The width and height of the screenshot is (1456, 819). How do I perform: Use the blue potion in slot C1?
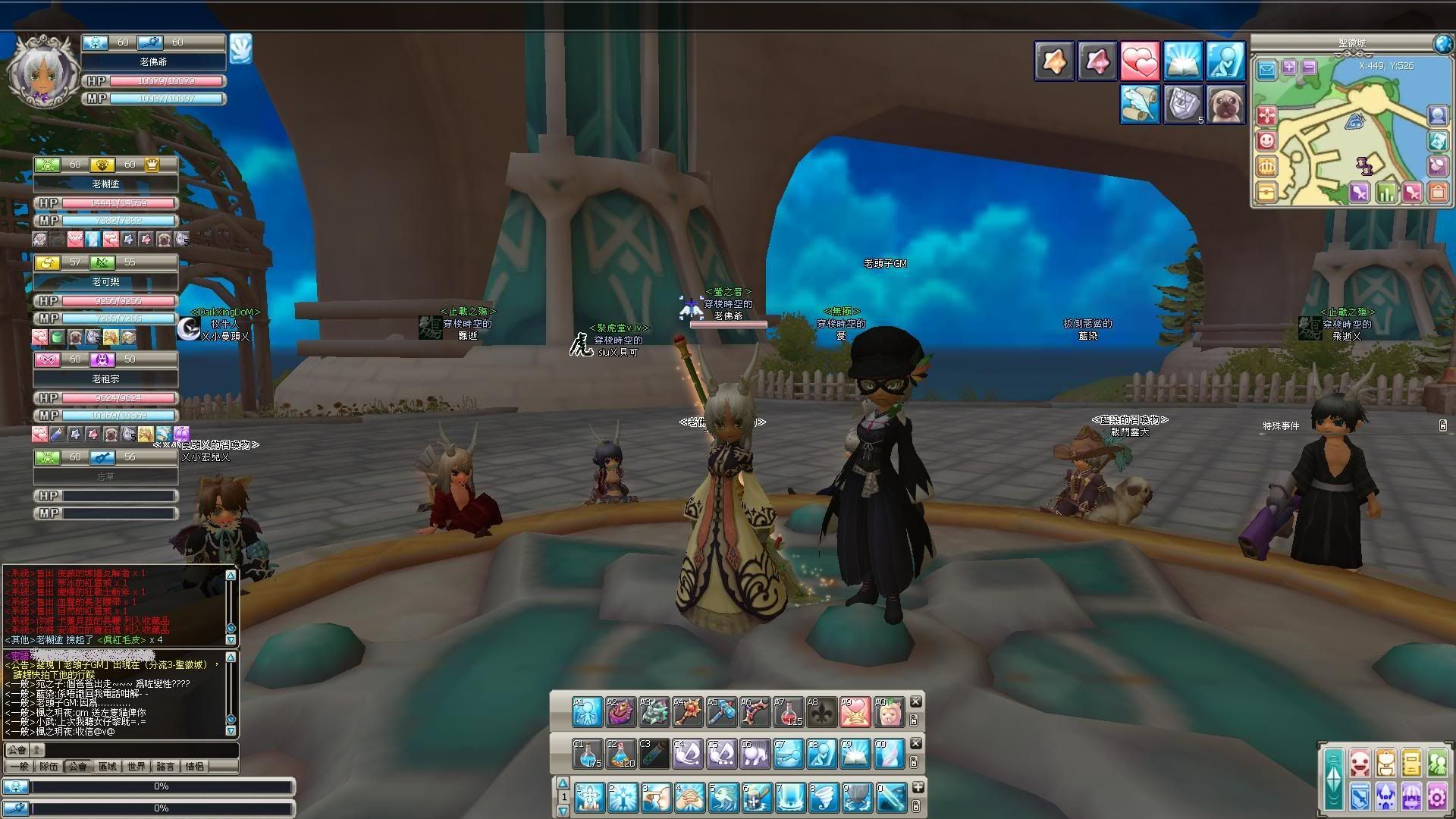pos(588,754)
